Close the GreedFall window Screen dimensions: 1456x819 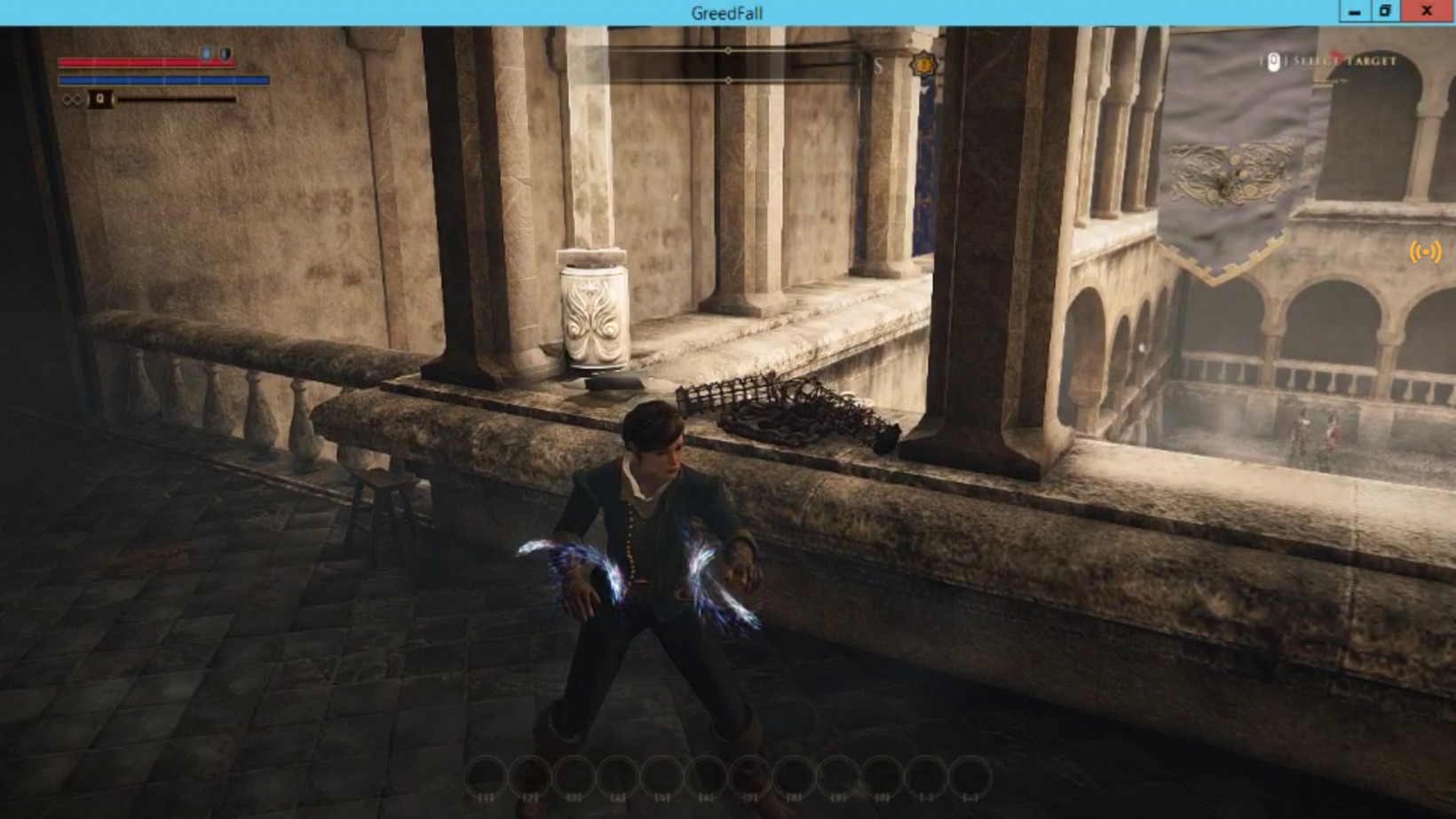[x=1426, y=12]
